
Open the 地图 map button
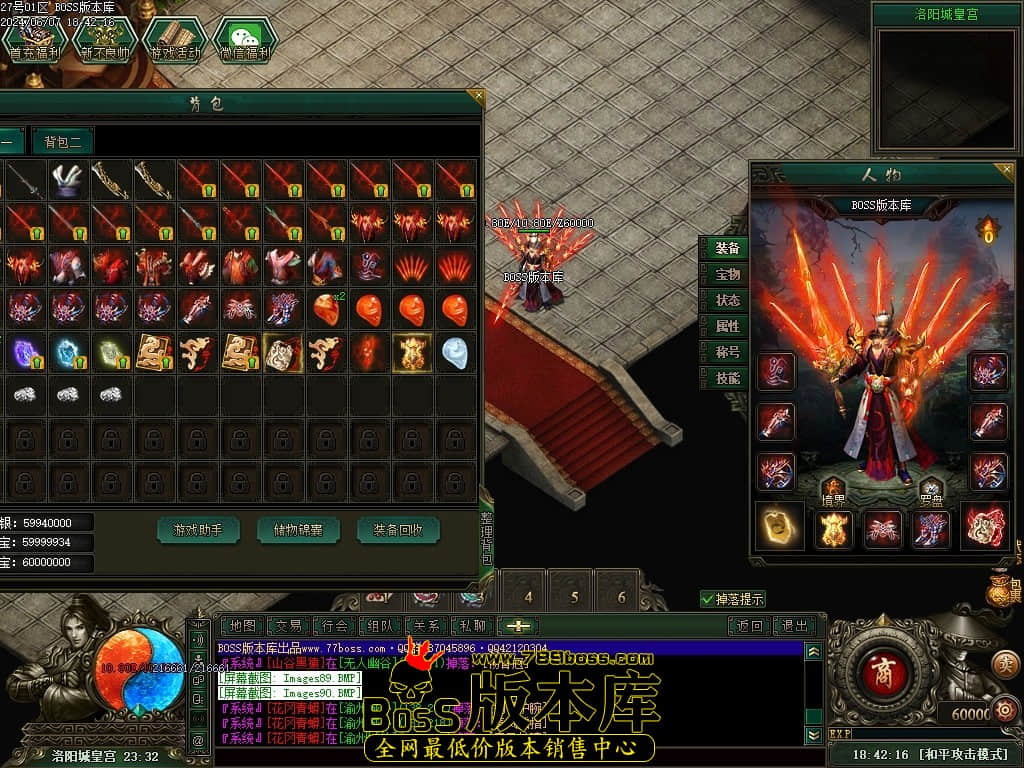tap(242, 626)
